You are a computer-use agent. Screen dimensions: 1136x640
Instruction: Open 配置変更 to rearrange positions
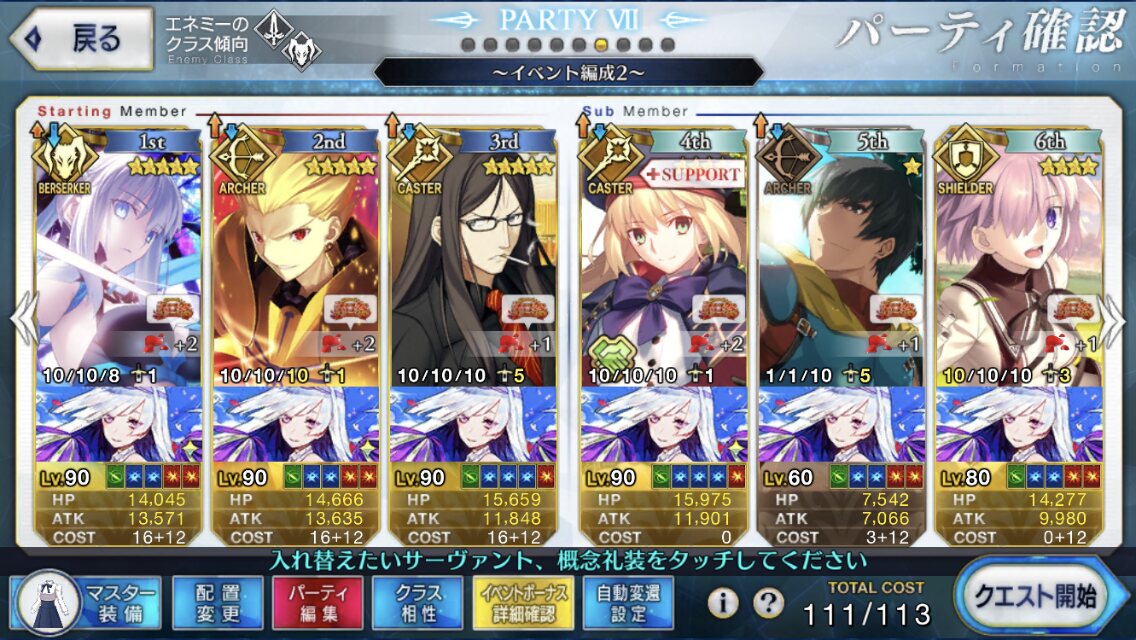[x=213, y=602]
